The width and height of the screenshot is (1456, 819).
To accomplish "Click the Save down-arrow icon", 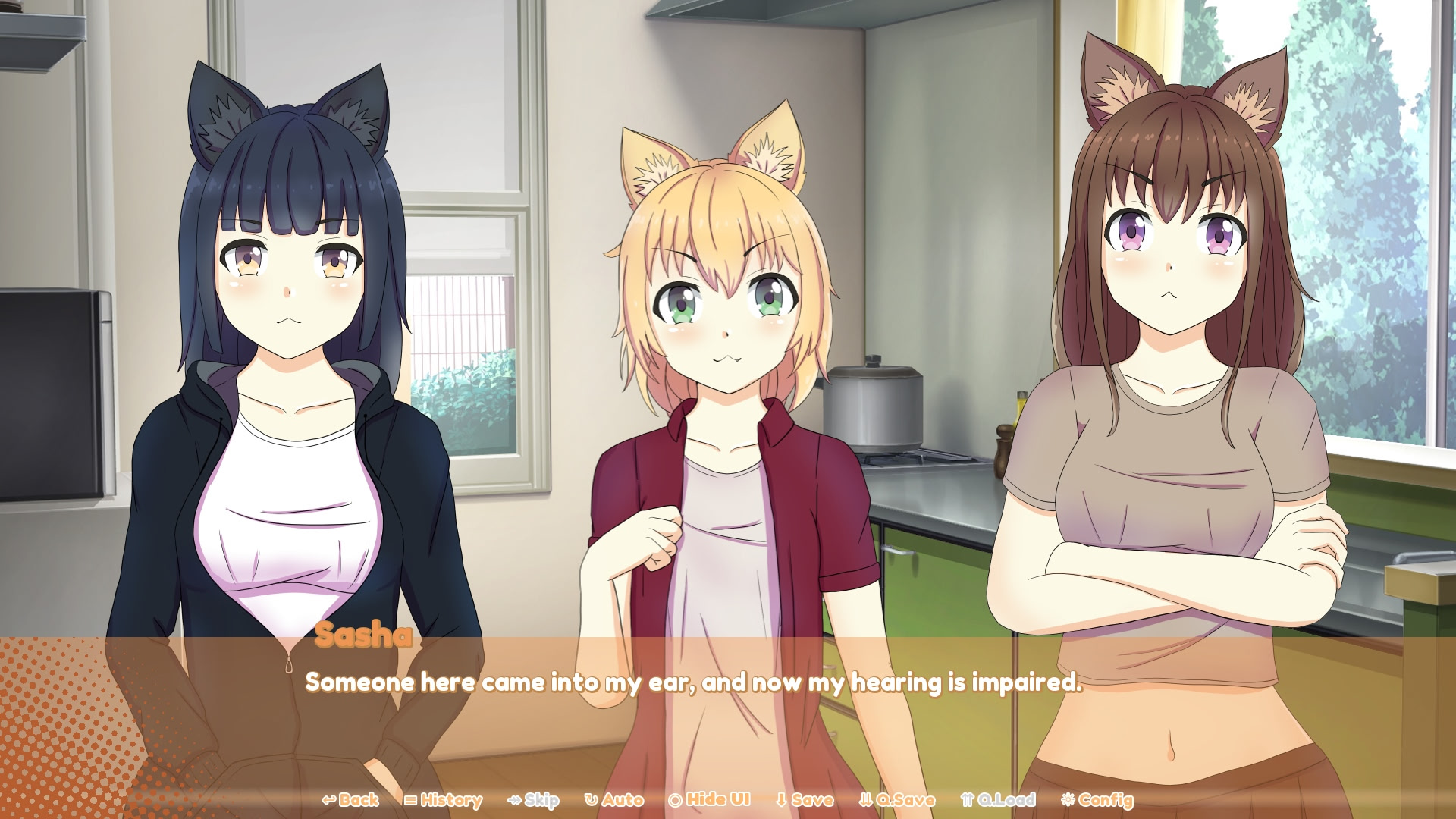I will coord(781,799).
